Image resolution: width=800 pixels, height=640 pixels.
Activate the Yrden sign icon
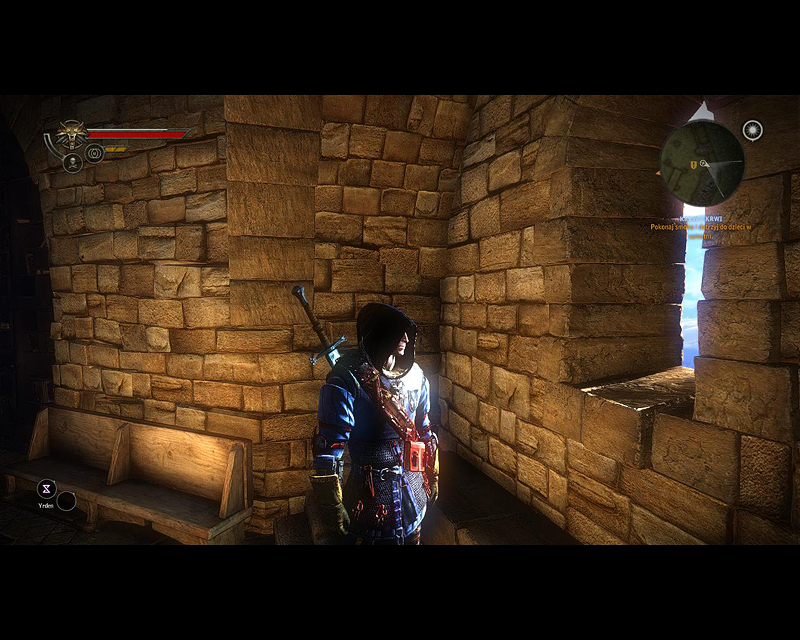pos(46,488)
